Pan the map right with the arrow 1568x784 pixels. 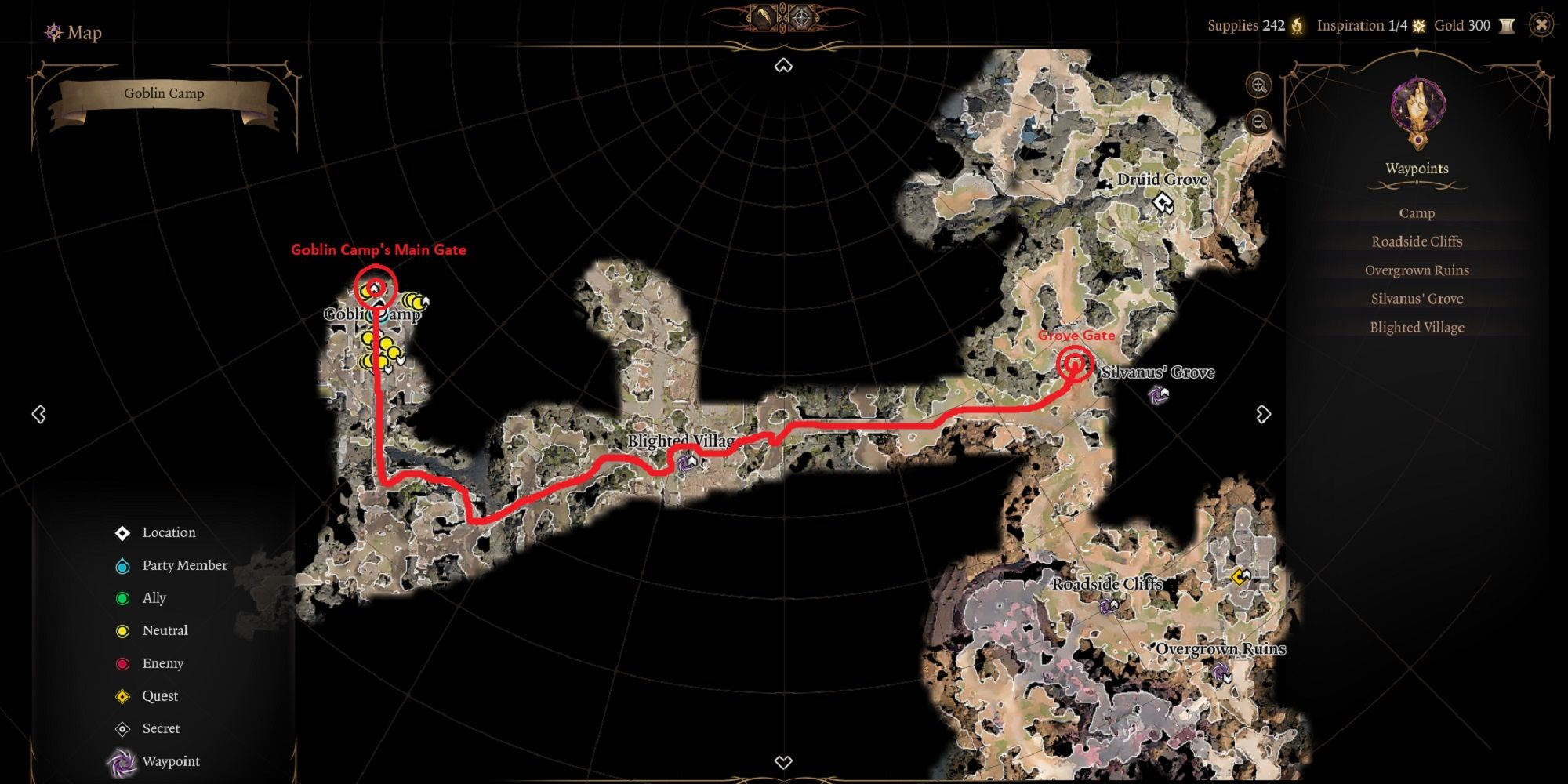tap(1263, 414)
